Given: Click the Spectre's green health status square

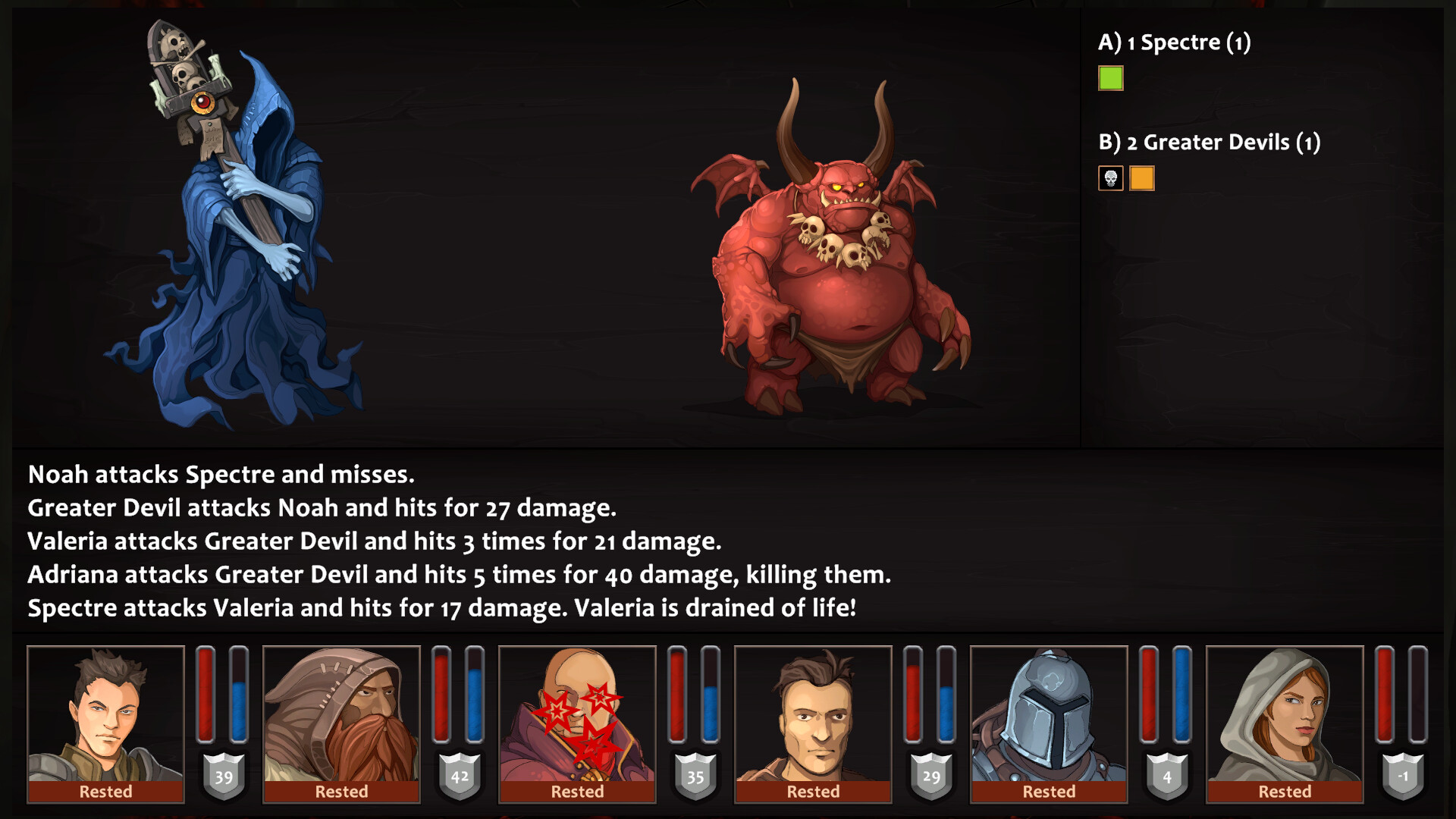Looking at the screenshot, I should (x=1111, y=79).
